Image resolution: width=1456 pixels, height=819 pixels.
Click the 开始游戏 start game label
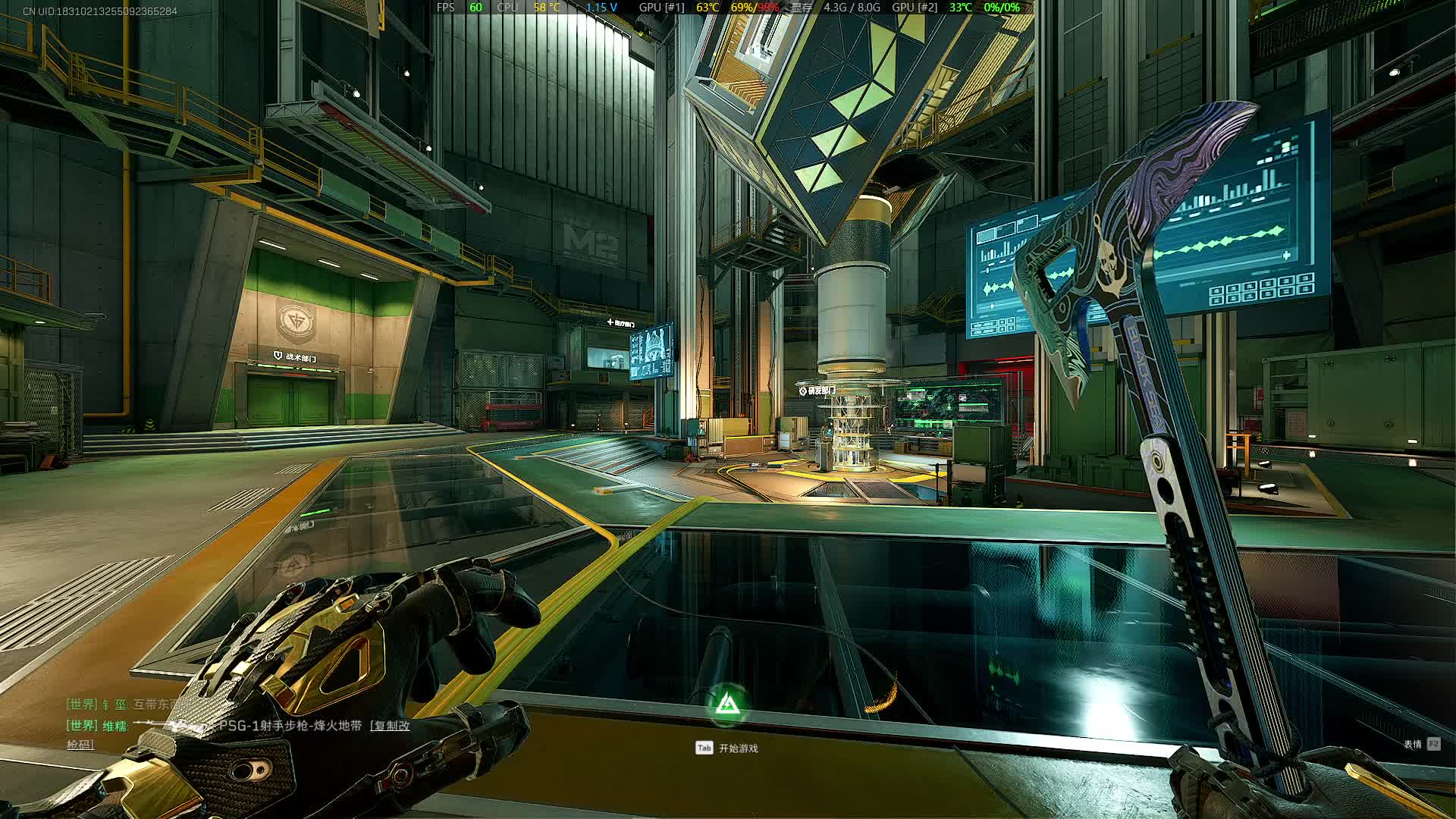738,748
